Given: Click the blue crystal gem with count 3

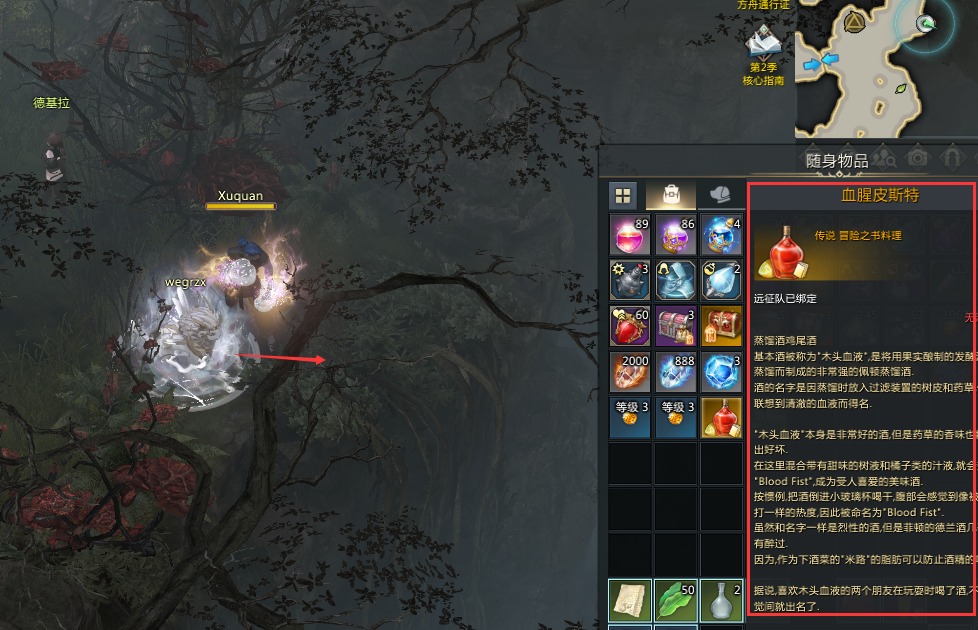Looking at the screenshot, I should [722, 372].
